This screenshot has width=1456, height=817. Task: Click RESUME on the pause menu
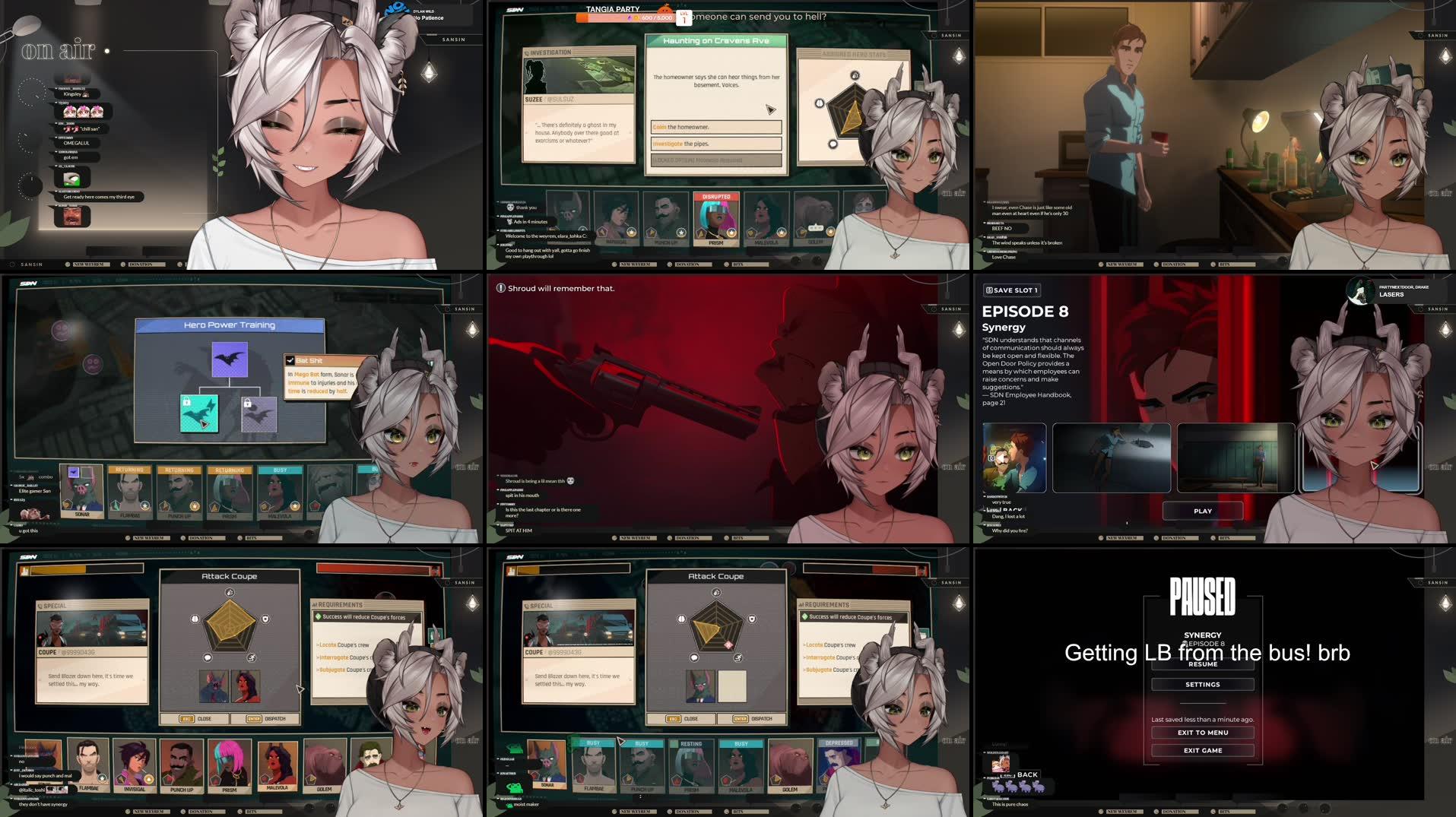(x=1202, y=663)
